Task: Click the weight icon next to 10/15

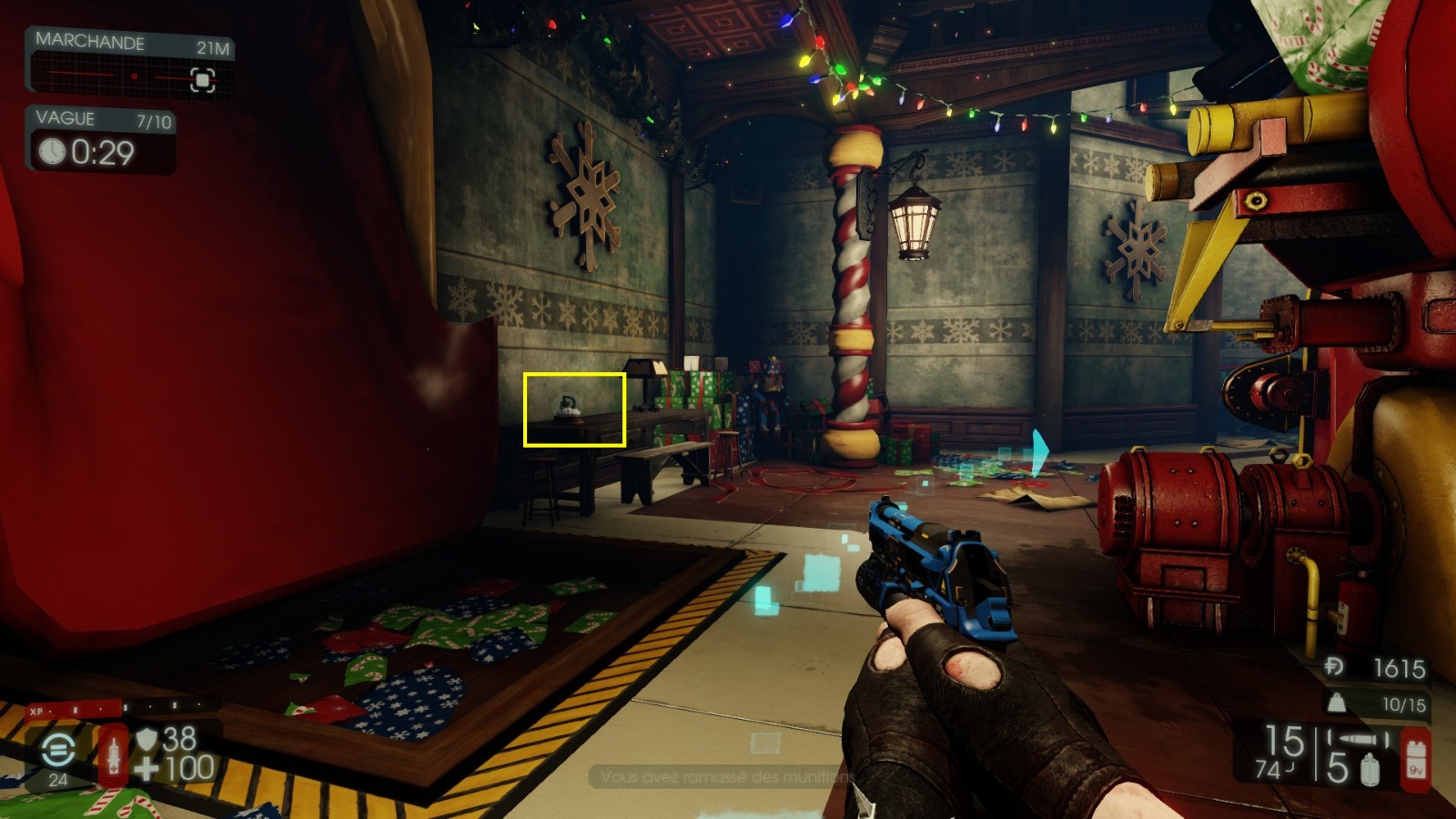Action: click(1336, 703)
